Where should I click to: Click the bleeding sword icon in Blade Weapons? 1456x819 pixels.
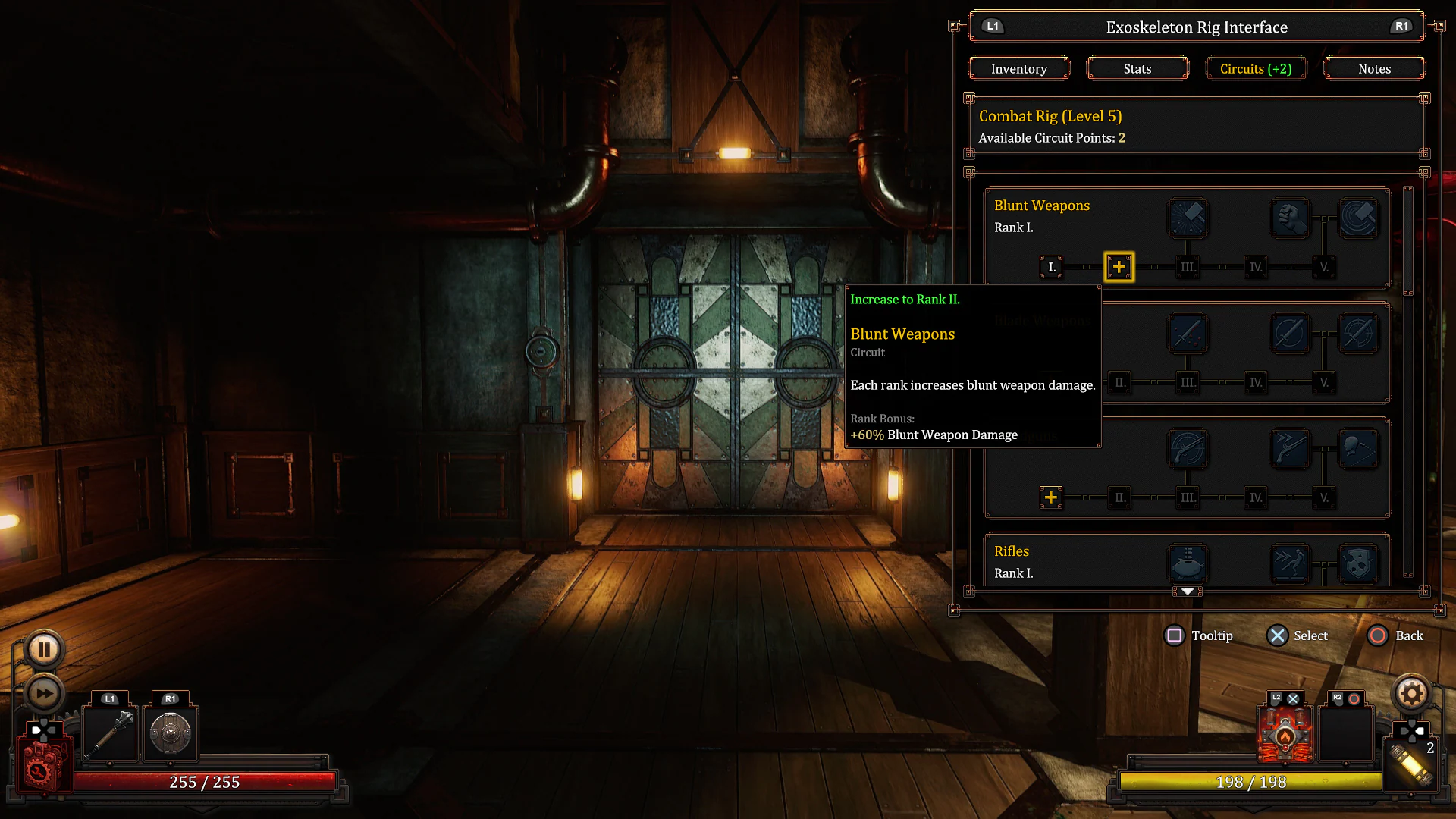[1188, 334]
